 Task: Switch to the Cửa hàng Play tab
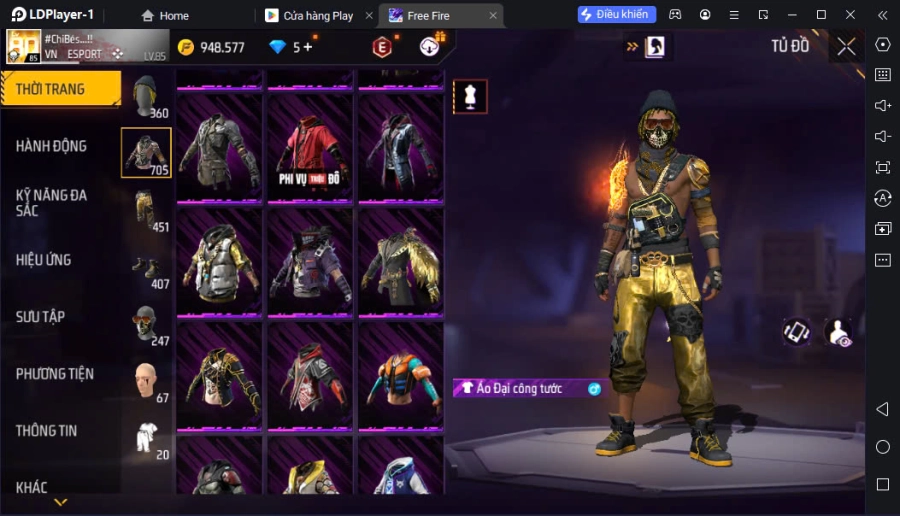coord(318,15)
